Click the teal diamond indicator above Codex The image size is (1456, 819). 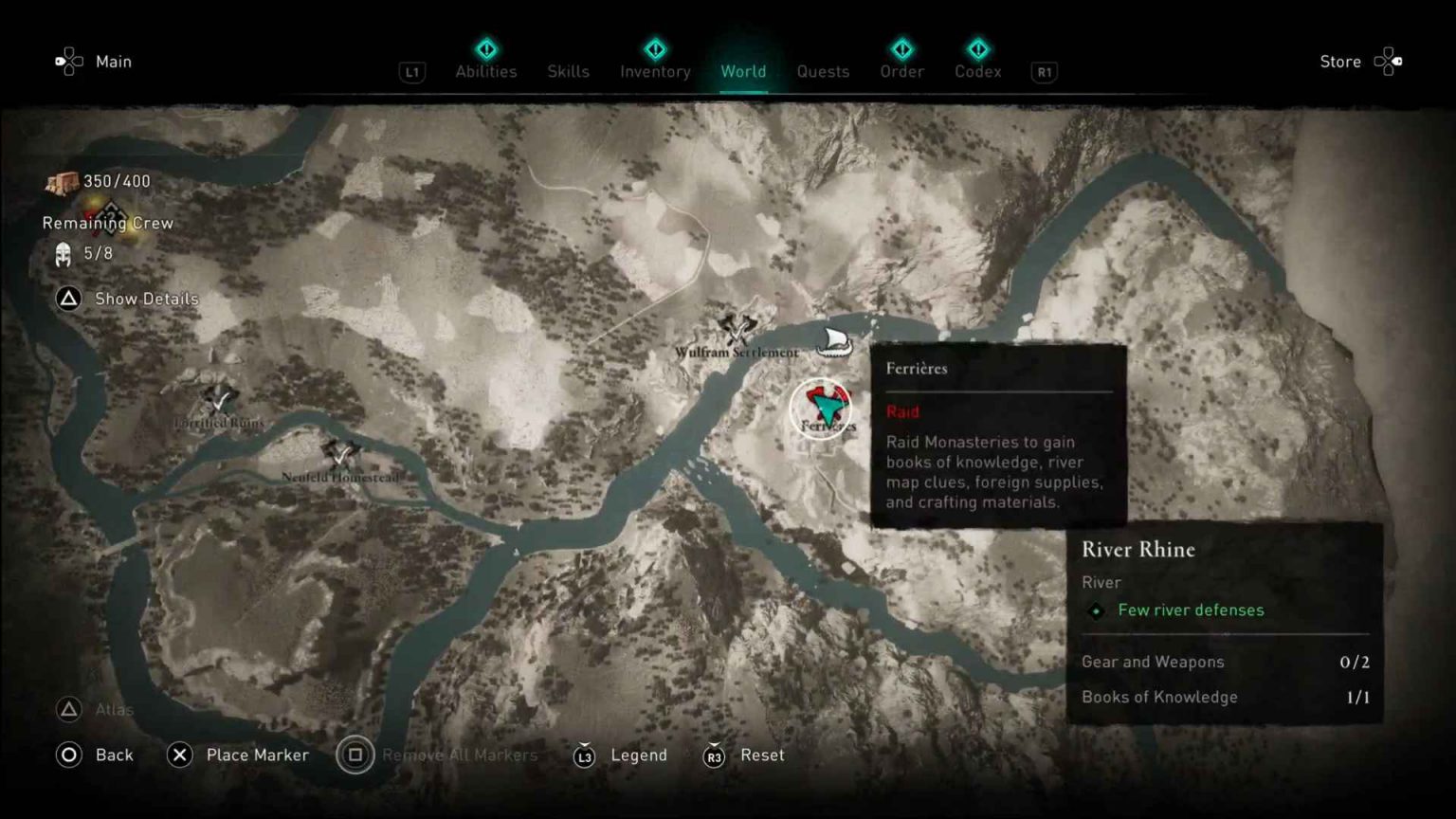pos(978,49)
